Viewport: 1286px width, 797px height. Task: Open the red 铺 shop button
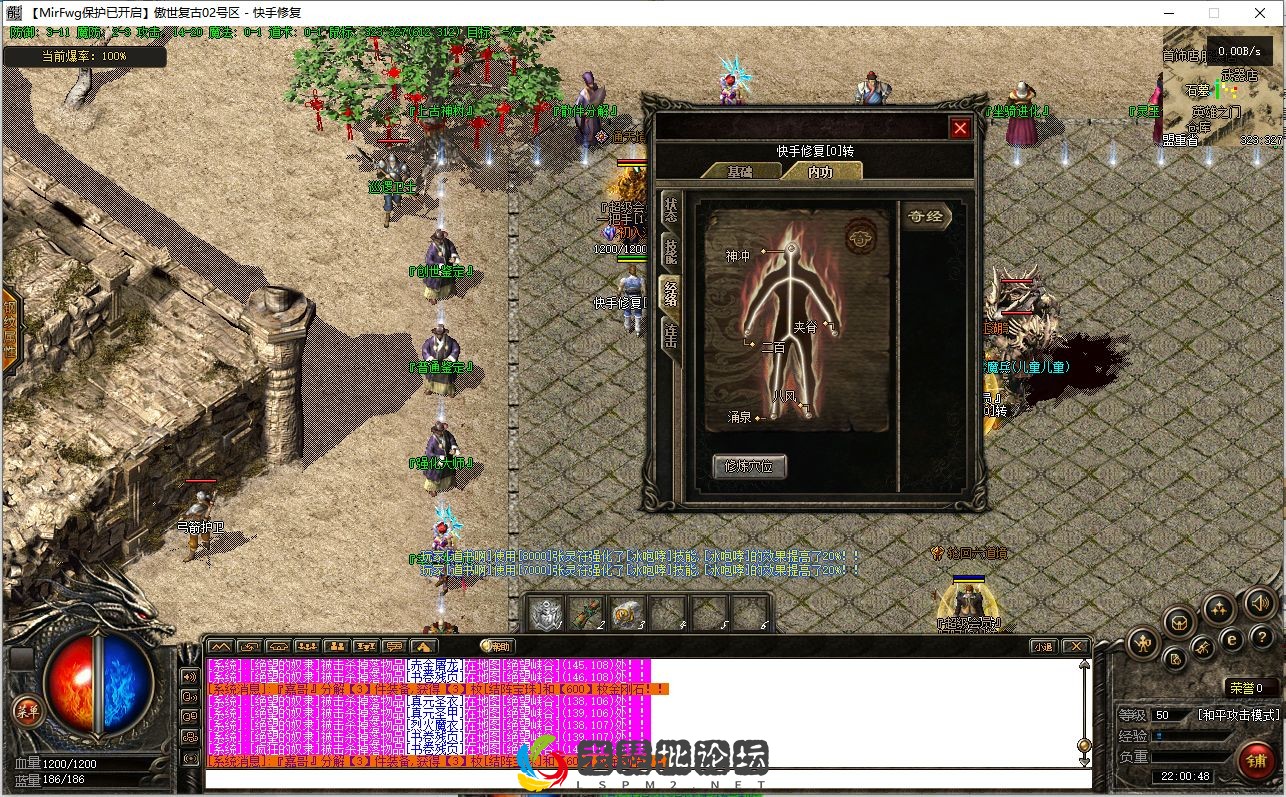click(1257, 760)
